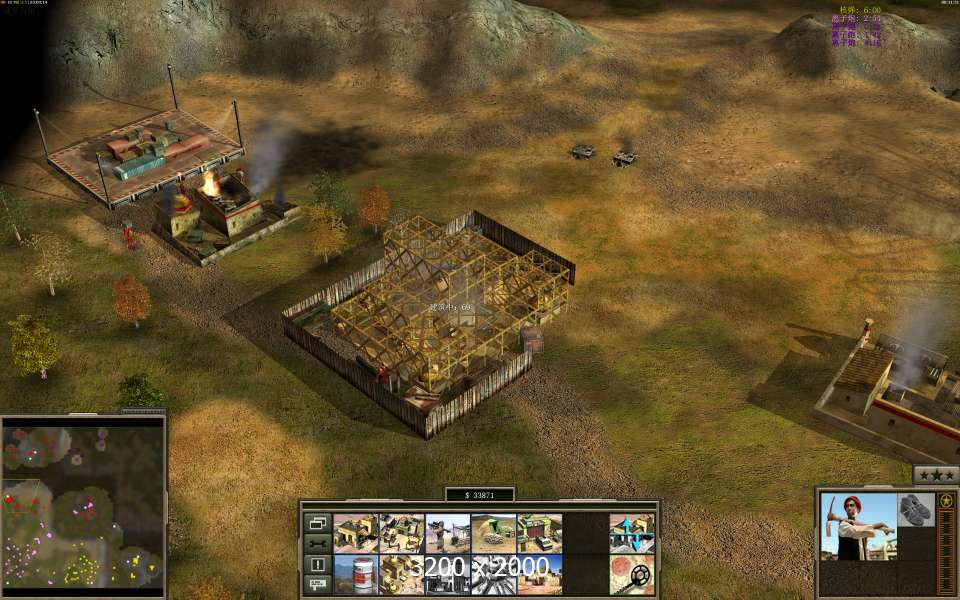
Task: Open the three-star Generals powers button
Action: tap(935, 474)
